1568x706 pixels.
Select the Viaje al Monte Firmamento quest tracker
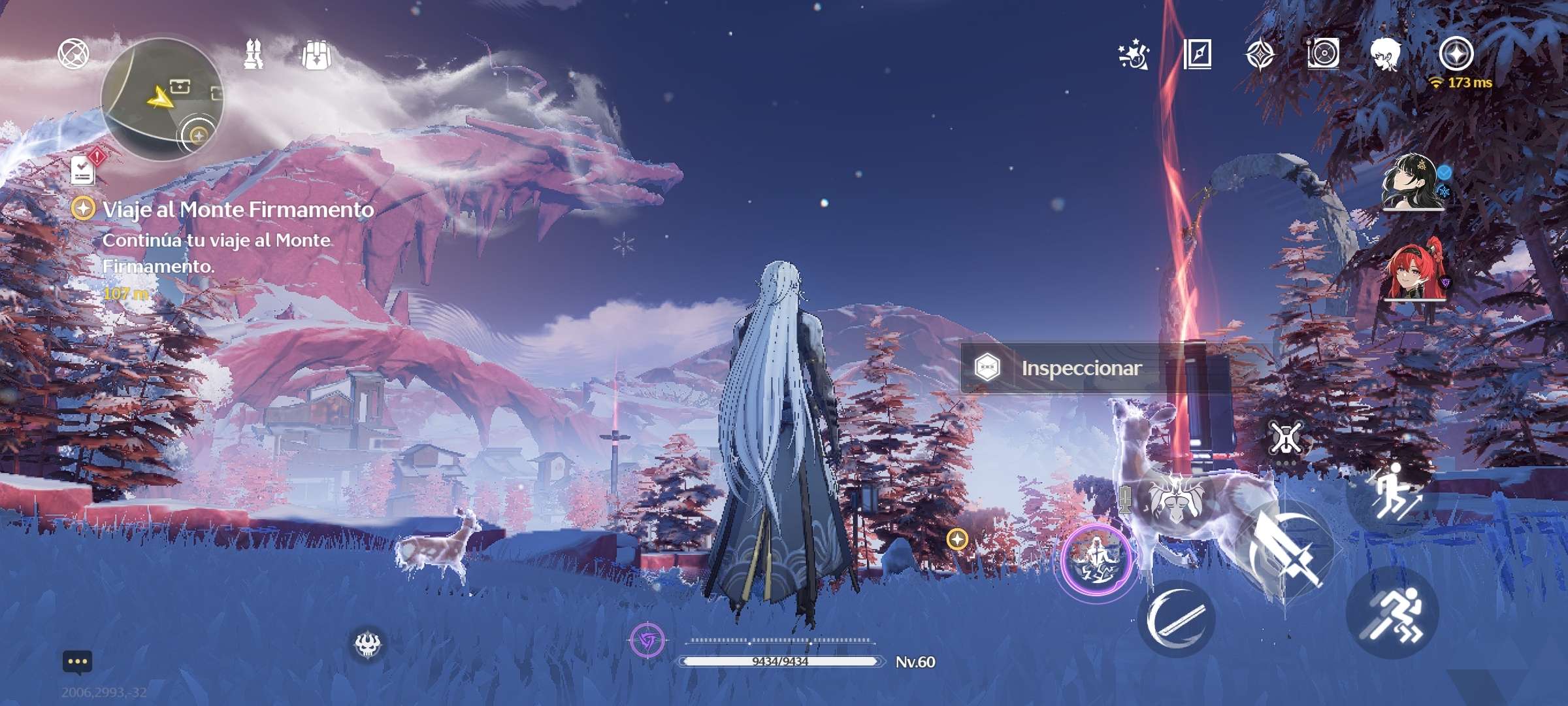click(x=238, y=209)
